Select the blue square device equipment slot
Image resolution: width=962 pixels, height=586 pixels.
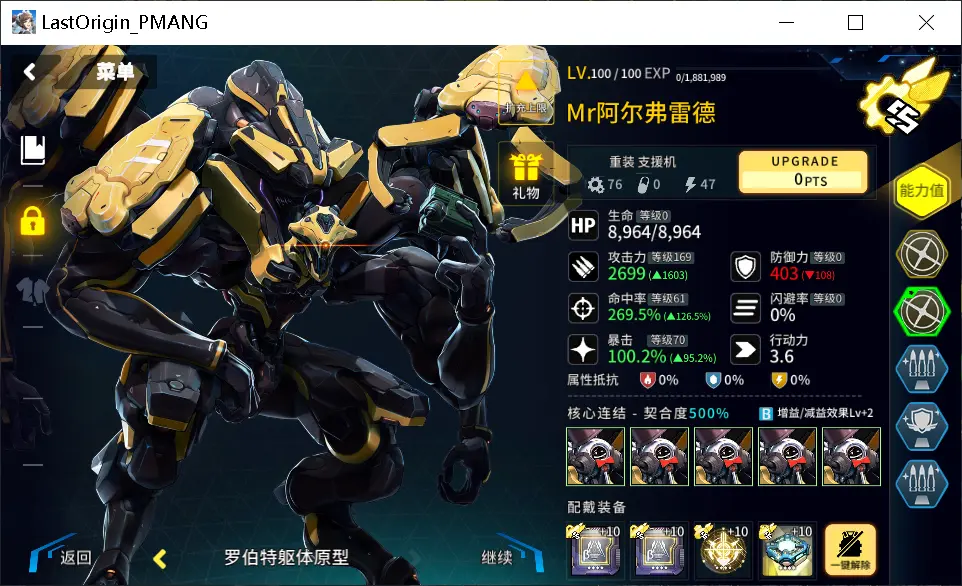787,549
